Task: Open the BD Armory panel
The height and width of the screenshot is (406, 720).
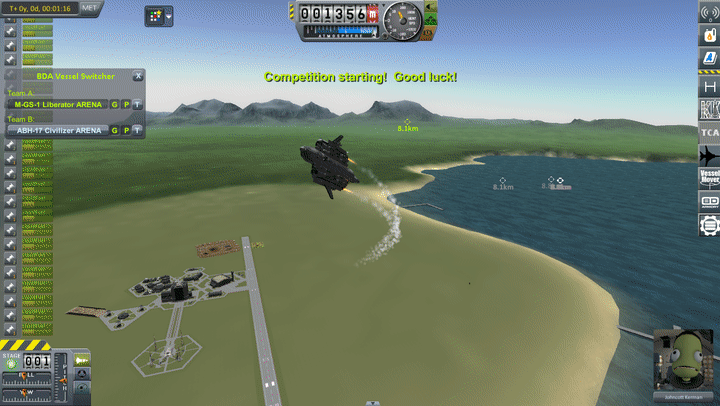Action: (708, 201)
